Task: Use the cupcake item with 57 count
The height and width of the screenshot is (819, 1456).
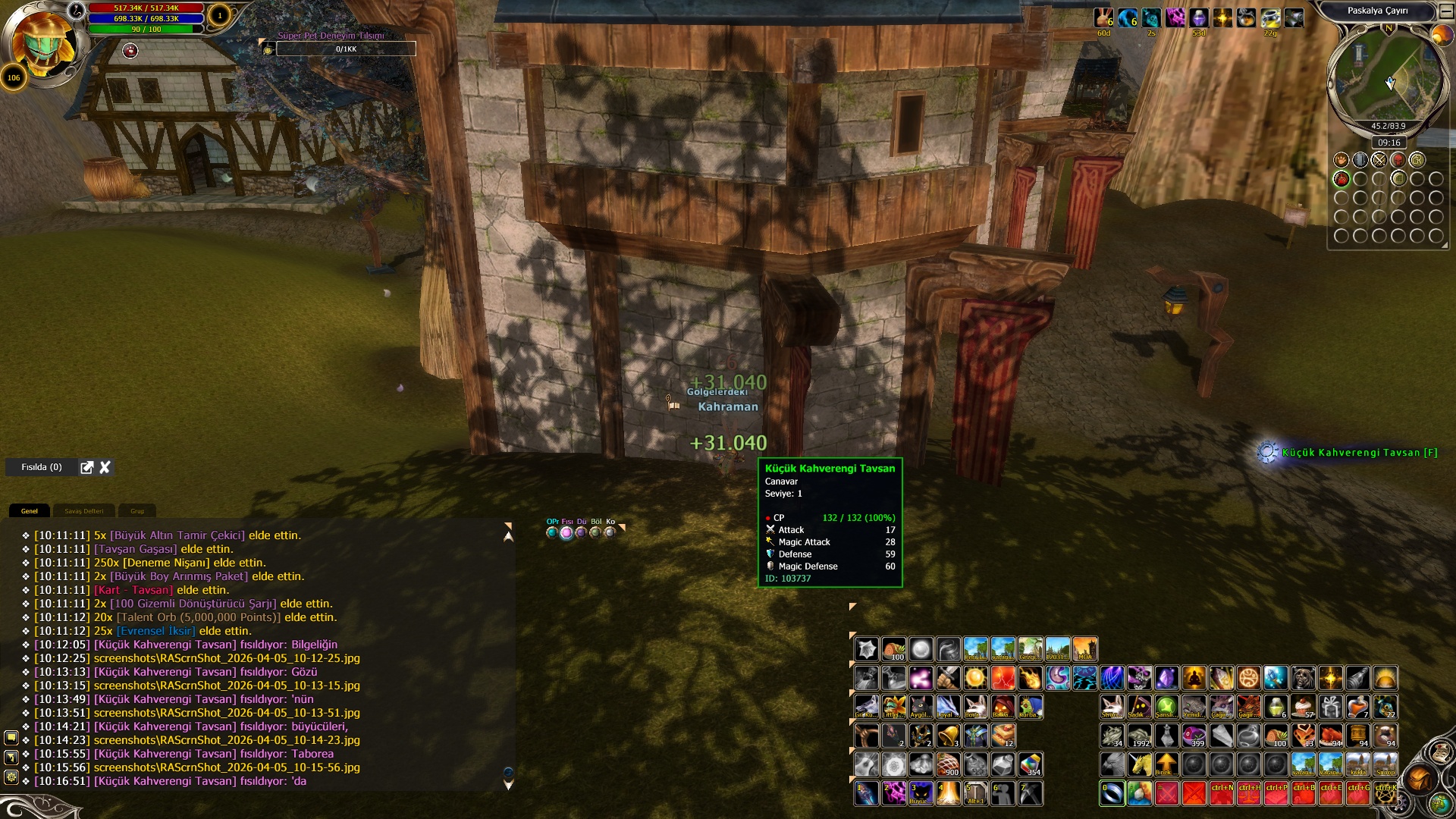Action: point(1303,707)
